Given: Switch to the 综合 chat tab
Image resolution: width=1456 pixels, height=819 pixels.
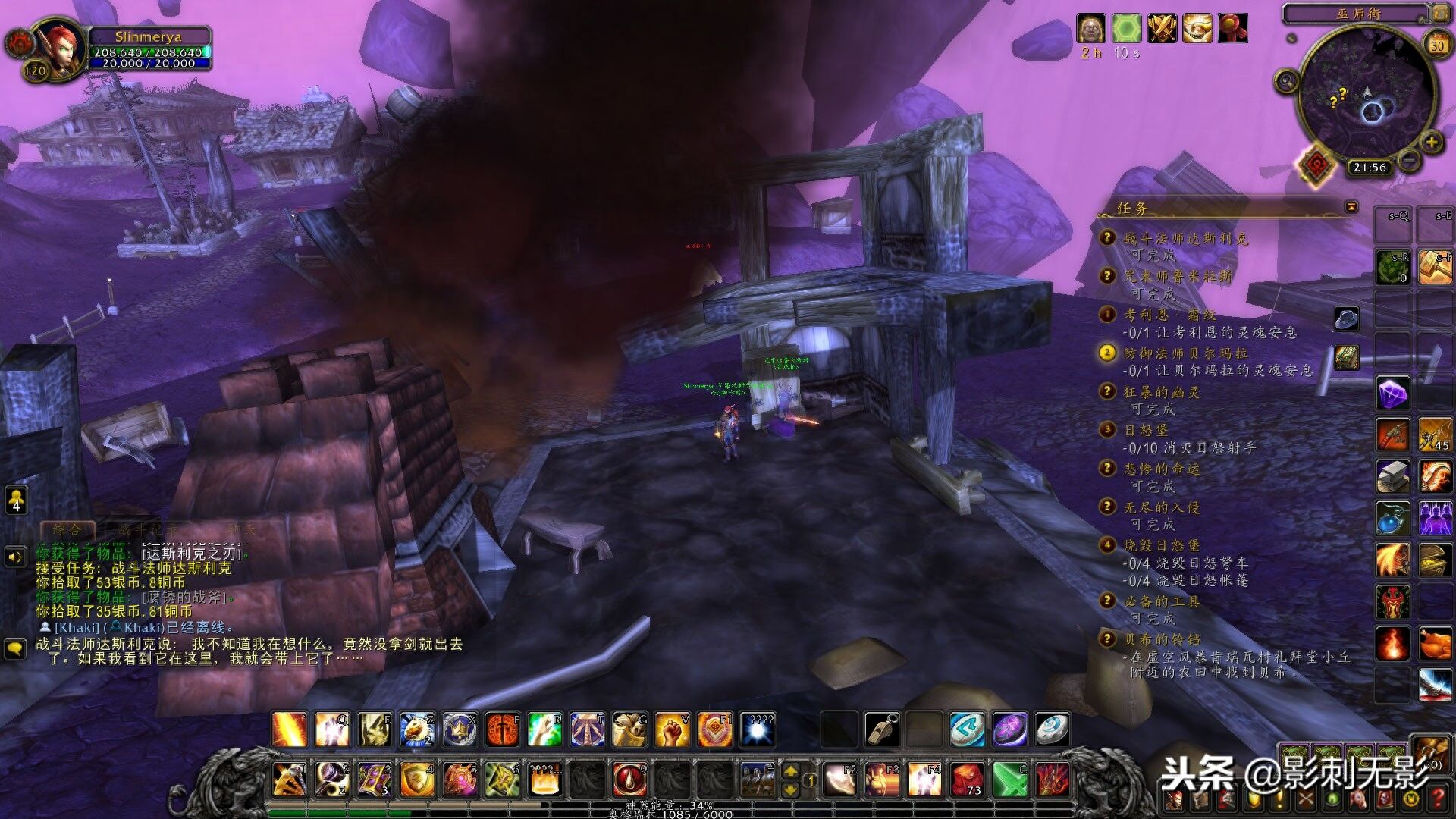Looking at the screenshot, I should point(67,529).
